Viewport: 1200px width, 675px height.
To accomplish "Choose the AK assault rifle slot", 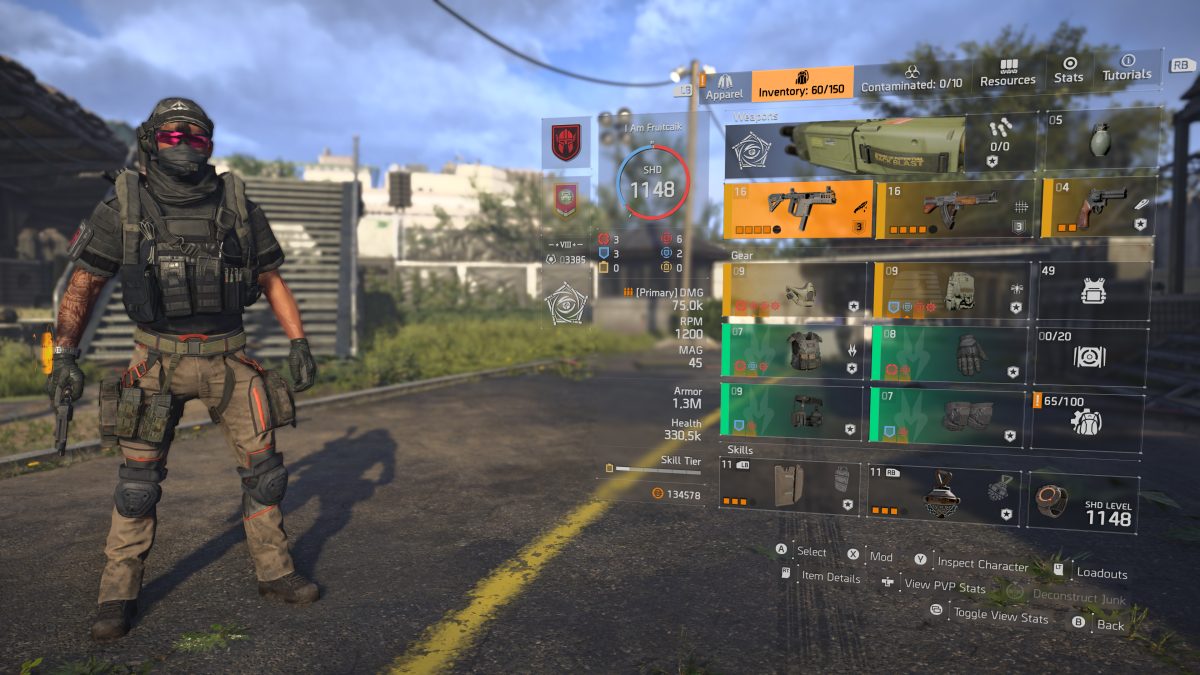I will pos(957,208).
